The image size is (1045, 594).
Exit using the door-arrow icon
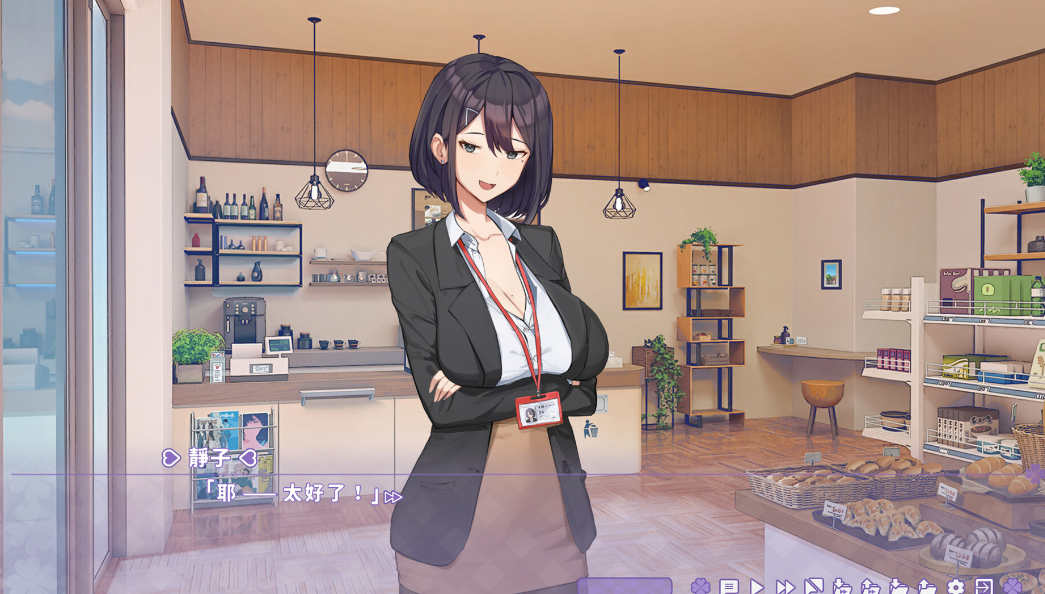point(984,587)
